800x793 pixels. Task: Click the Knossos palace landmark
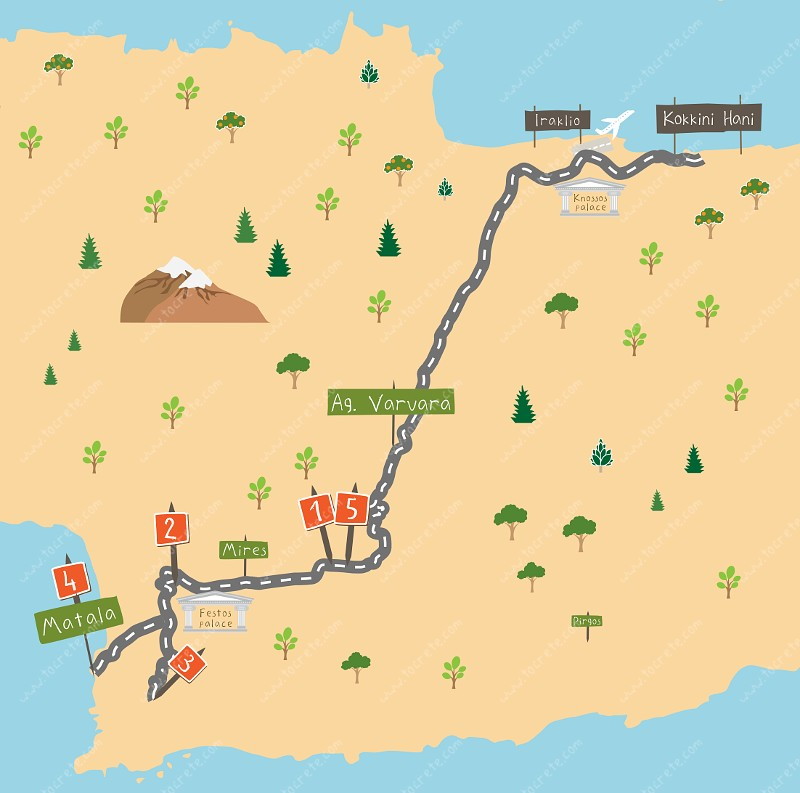(590, 197)
